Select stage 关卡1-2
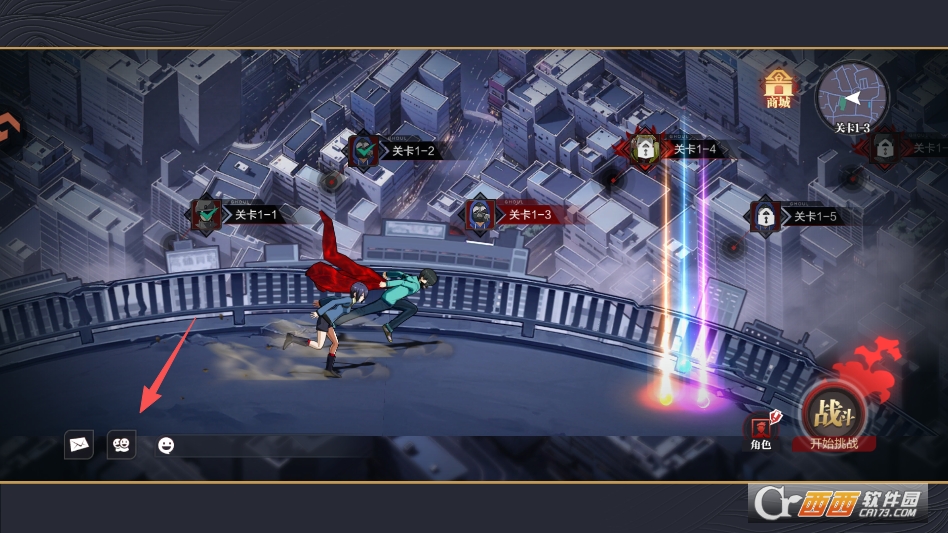Screen dimensions: 948x533 362,151
